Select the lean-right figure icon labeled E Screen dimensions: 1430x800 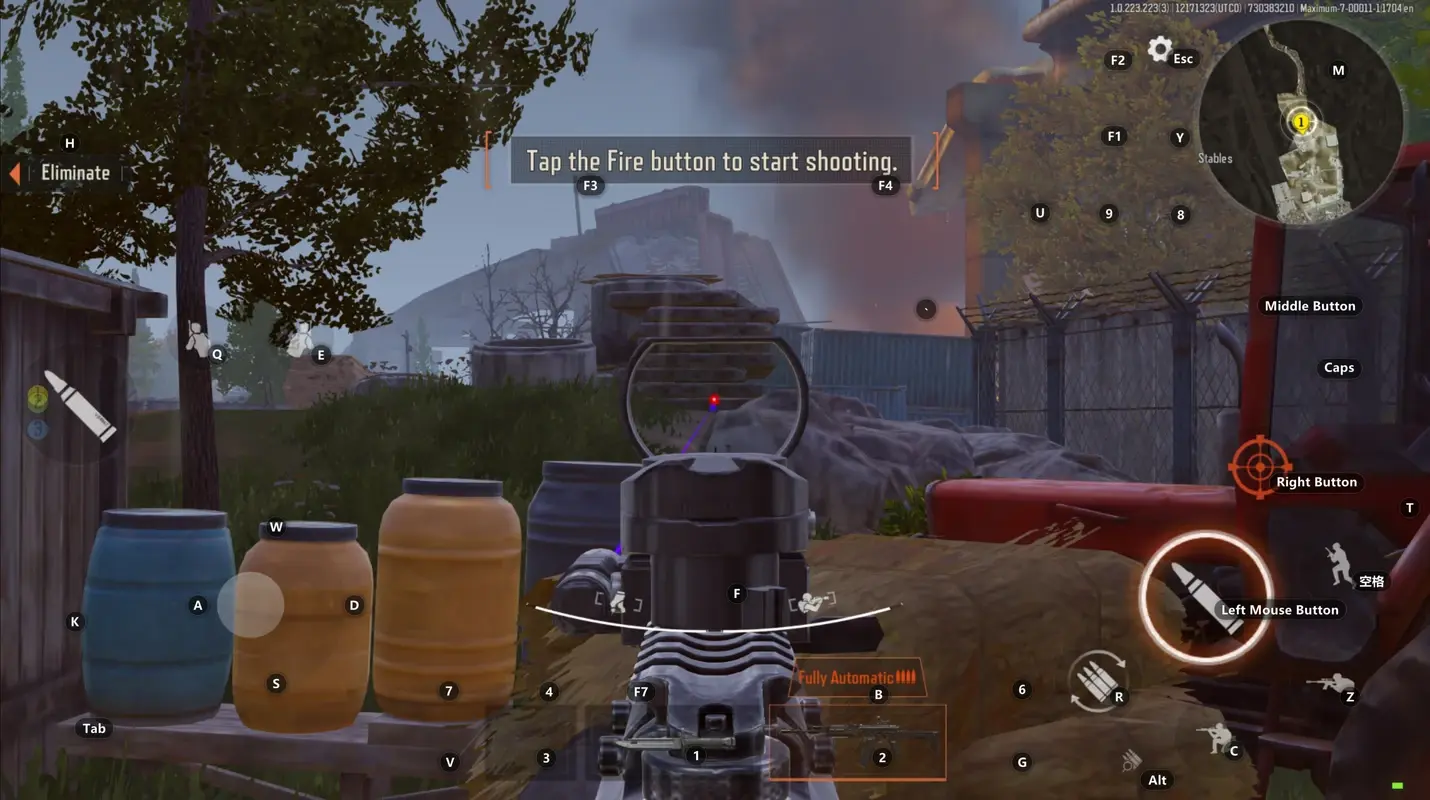[x=302, y=337]
